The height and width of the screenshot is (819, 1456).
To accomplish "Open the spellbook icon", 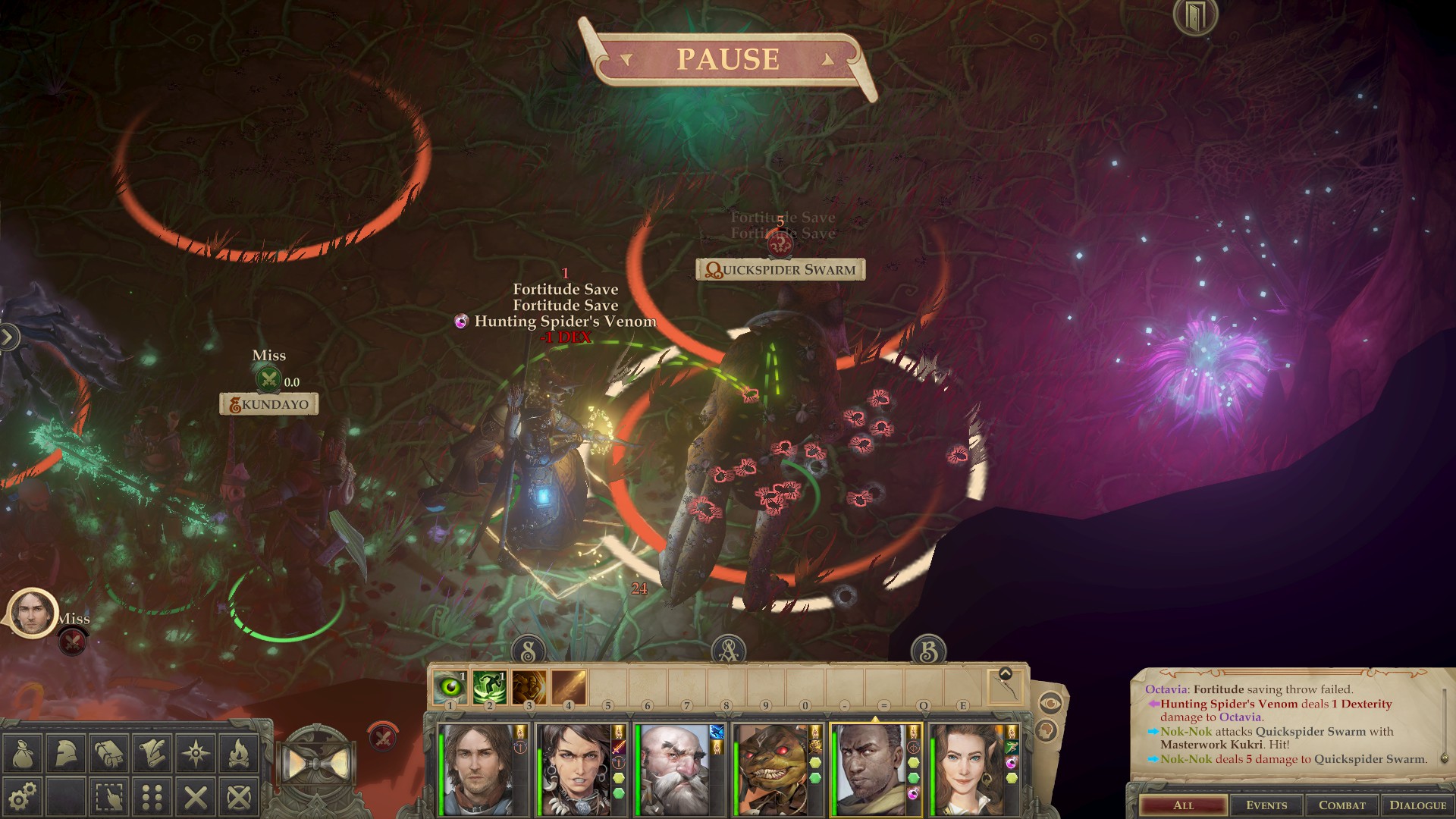I will 108,752.
